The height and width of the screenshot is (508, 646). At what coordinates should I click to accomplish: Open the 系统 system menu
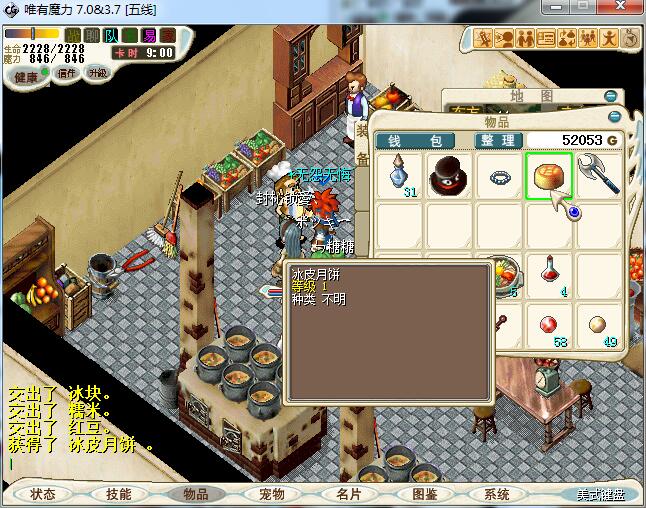click(497, 494)
